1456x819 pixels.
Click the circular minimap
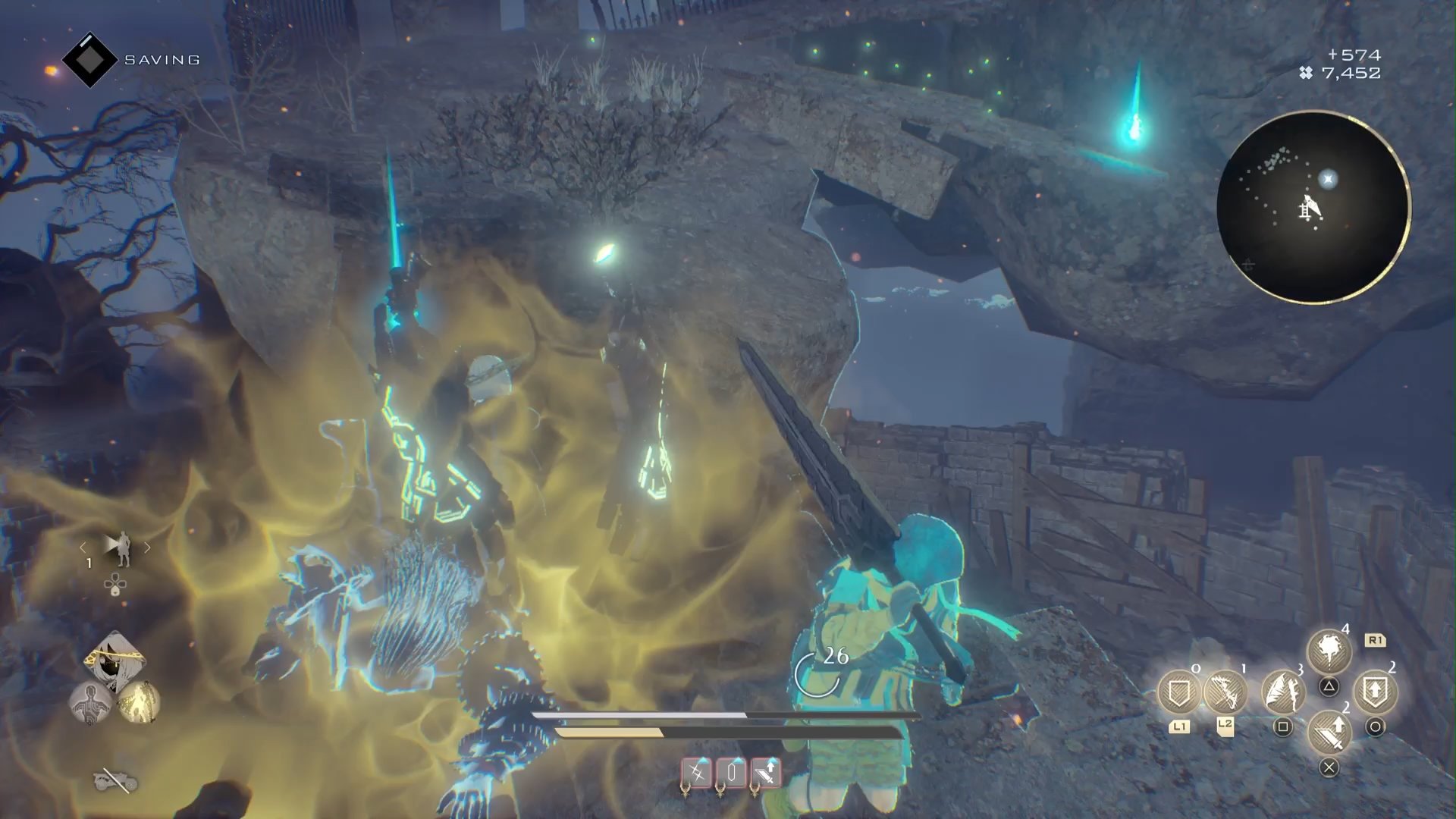click(1313, 207)
